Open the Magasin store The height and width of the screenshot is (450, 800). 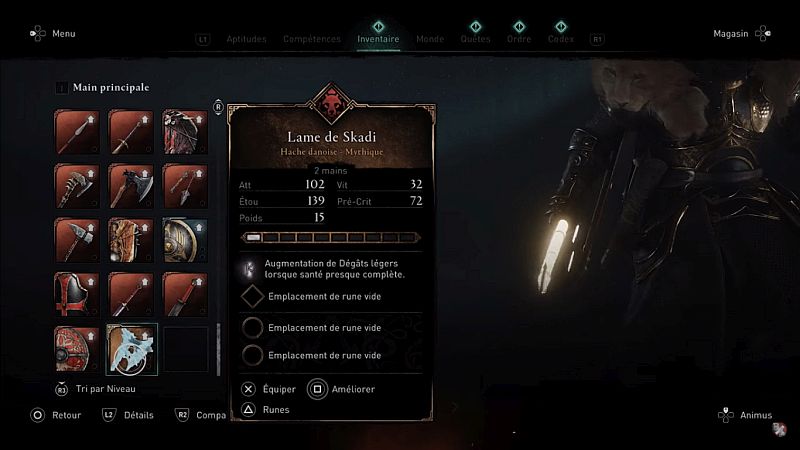pos(731,33)
